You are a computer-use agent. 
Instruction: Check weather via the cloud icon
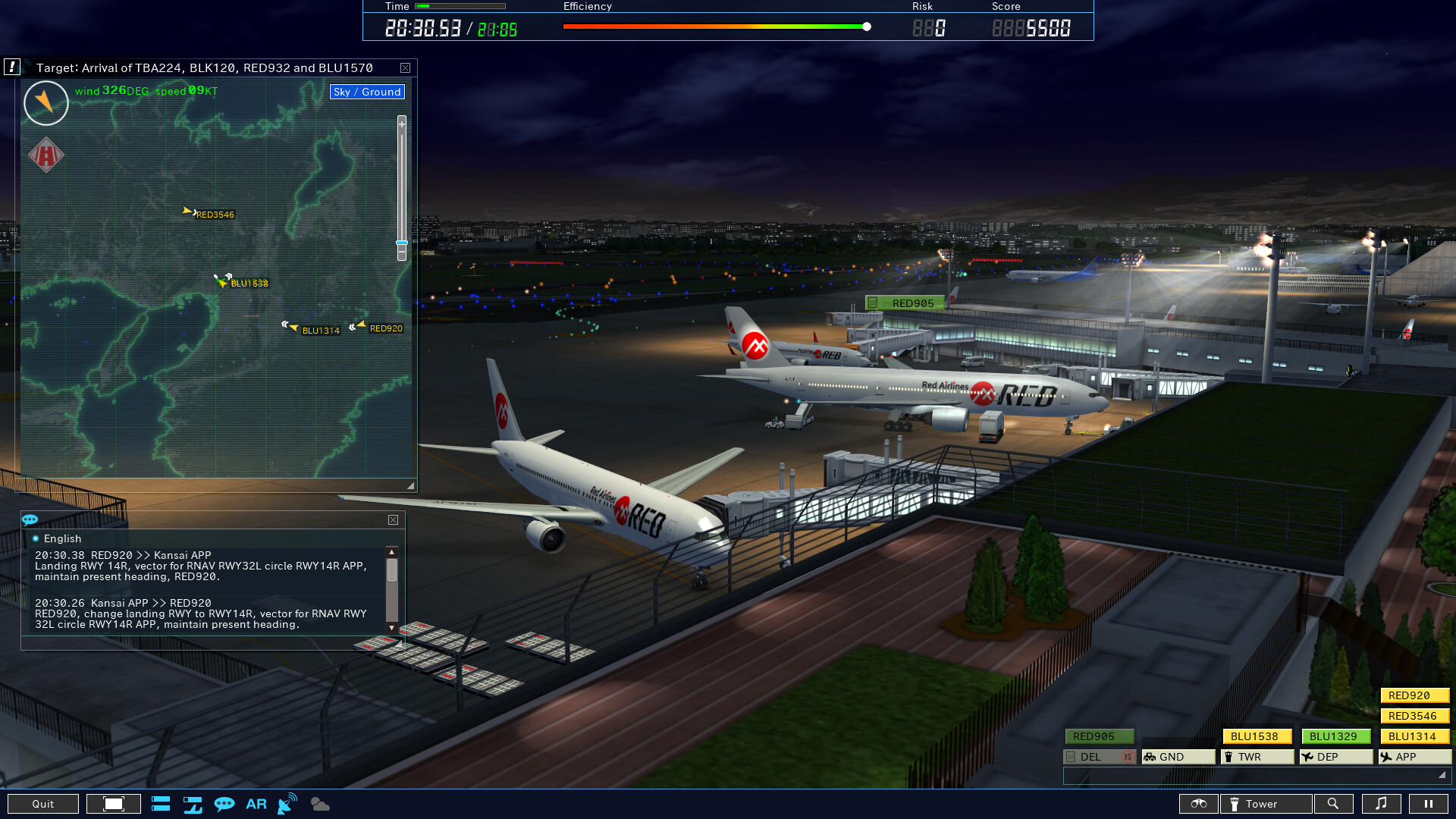click(319, 804)
